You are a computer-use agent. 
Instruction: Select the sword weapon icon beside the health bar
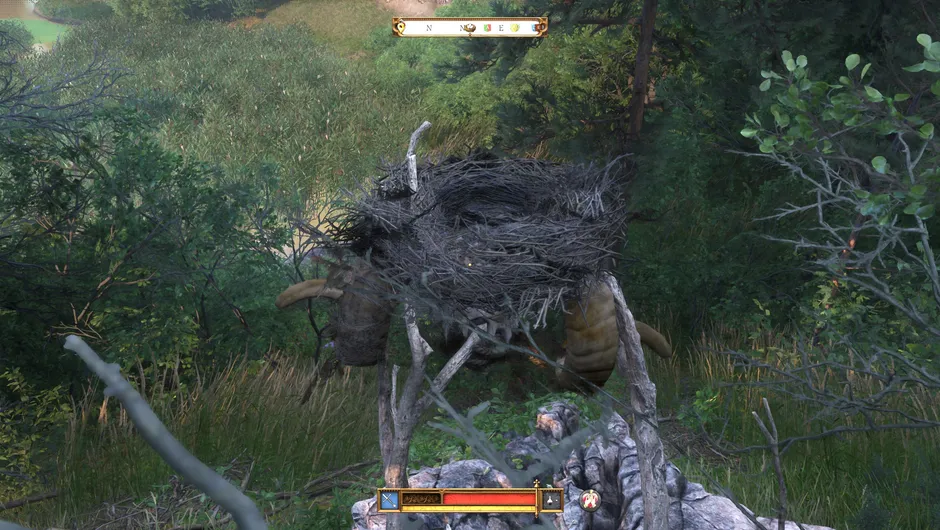tap(389, 498)
